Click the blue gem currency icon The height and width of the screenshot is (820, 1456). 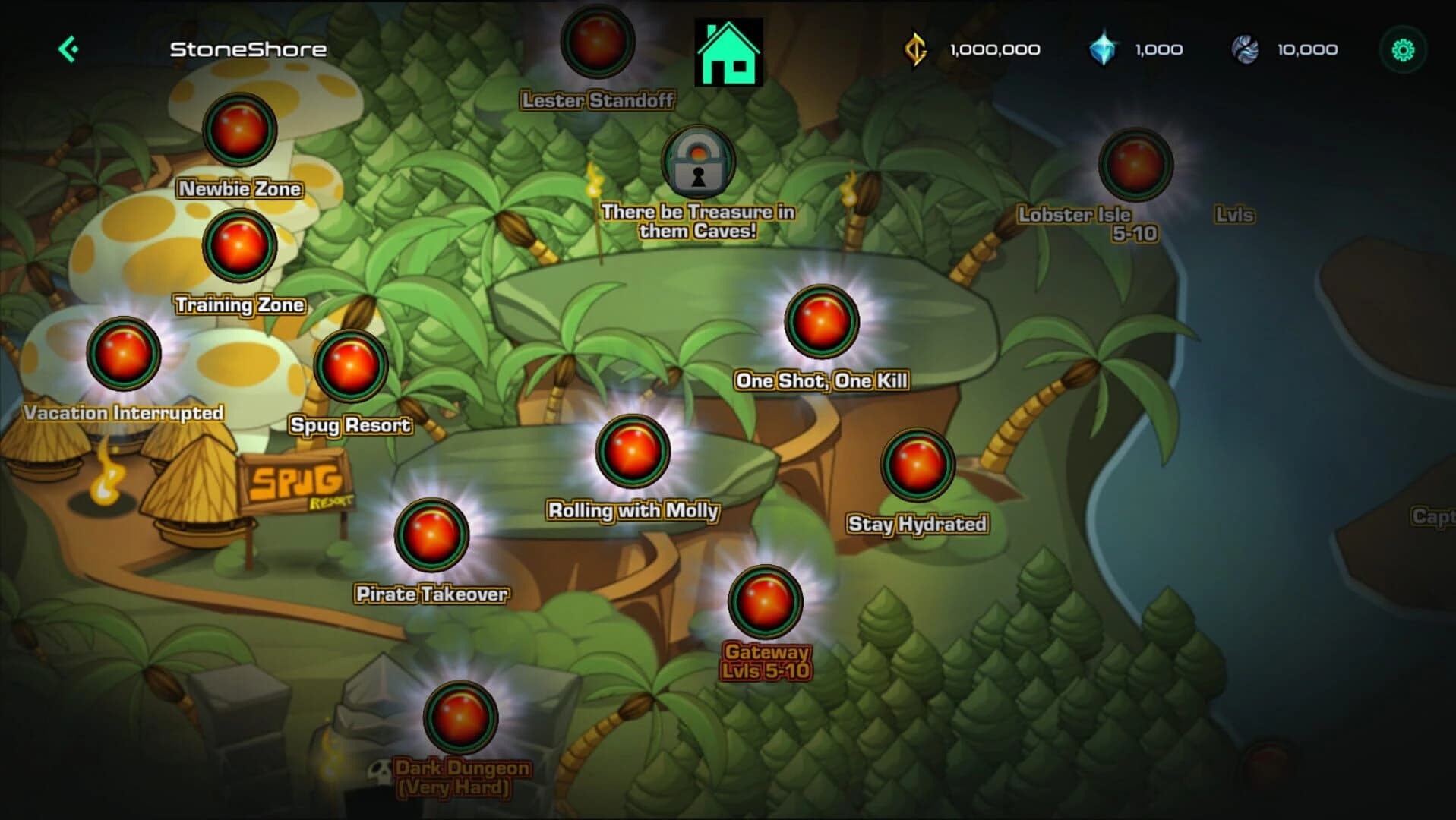point(1103,49)
